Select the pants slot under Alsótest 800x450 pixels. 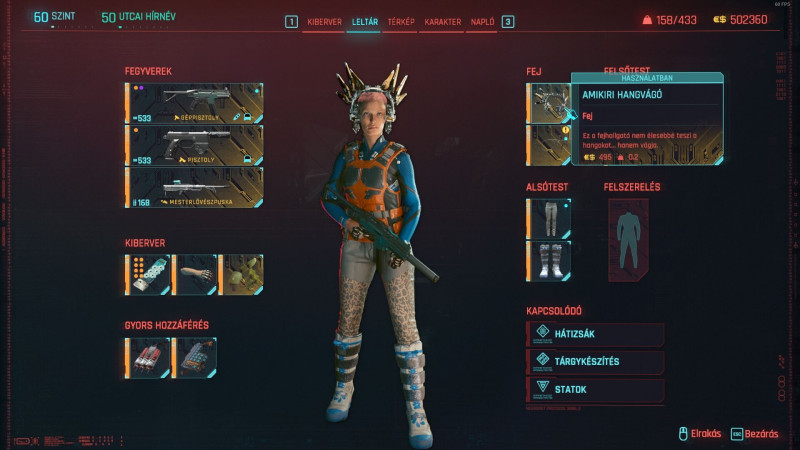point(548,218)
